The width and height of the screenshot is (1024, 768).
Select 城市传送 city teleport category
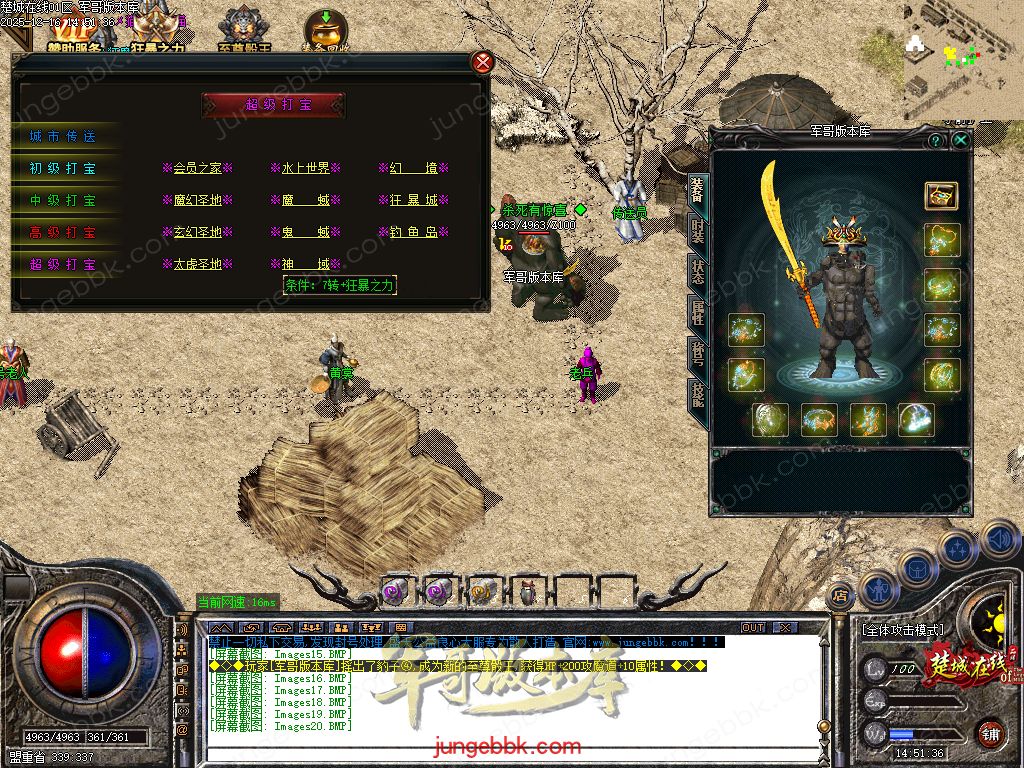(x=64, y=136)
